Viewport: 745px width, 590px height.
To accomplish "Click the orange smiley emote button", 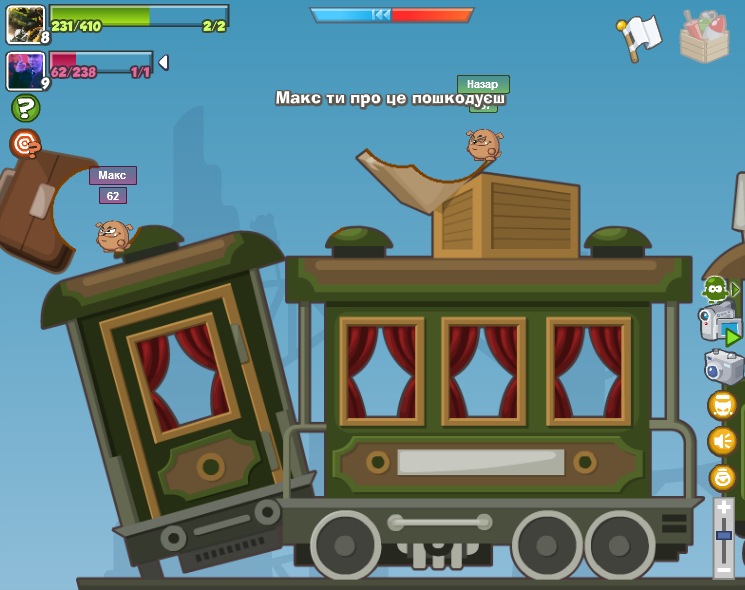I will (722, 477).
